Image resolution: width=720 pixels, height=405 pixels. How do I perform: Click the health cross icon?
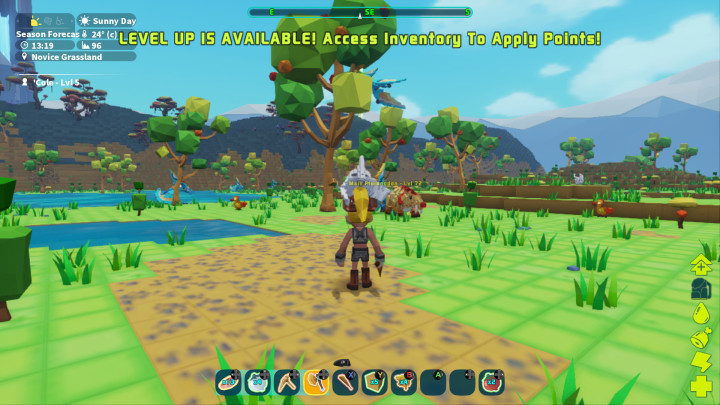click(x=701, y=386)
